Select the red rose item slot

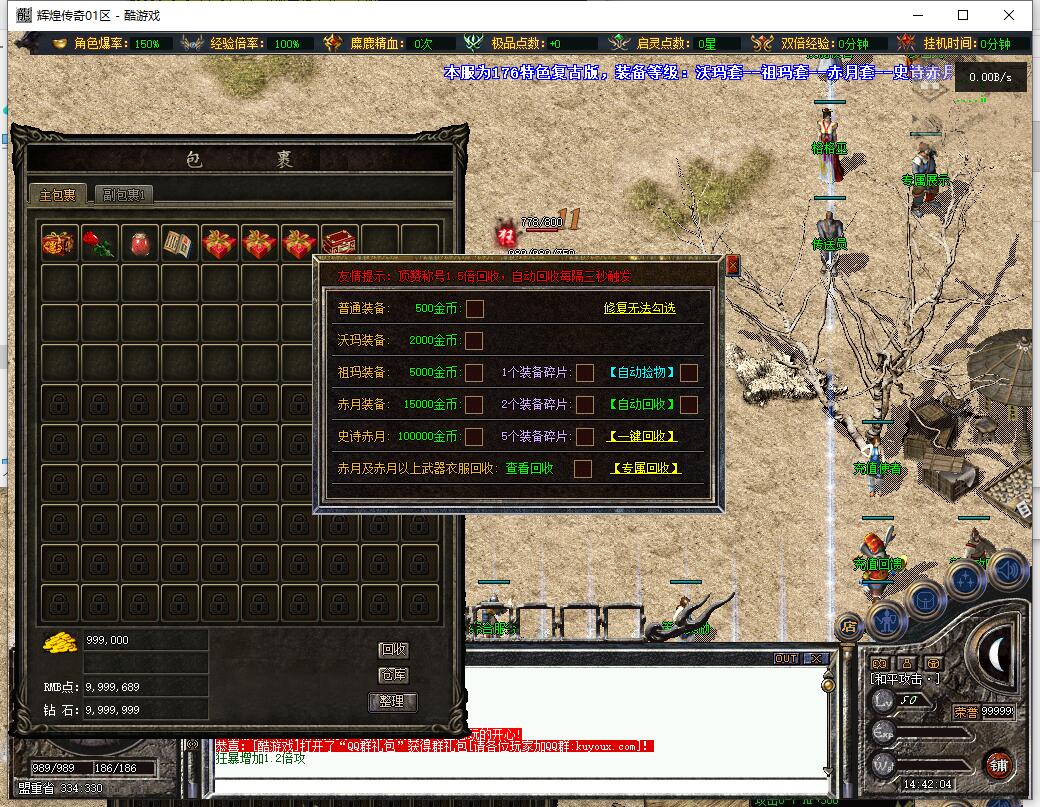pyautogui.click(x=100, y=243)
